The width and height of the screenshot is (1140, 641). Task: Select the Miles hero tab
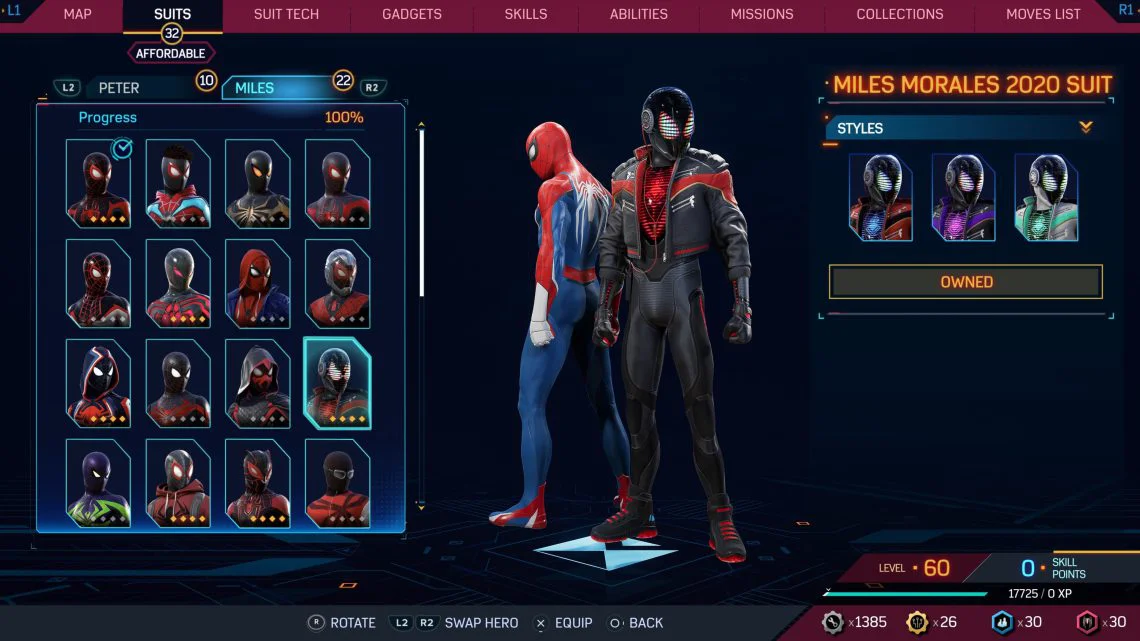[255, 88]
